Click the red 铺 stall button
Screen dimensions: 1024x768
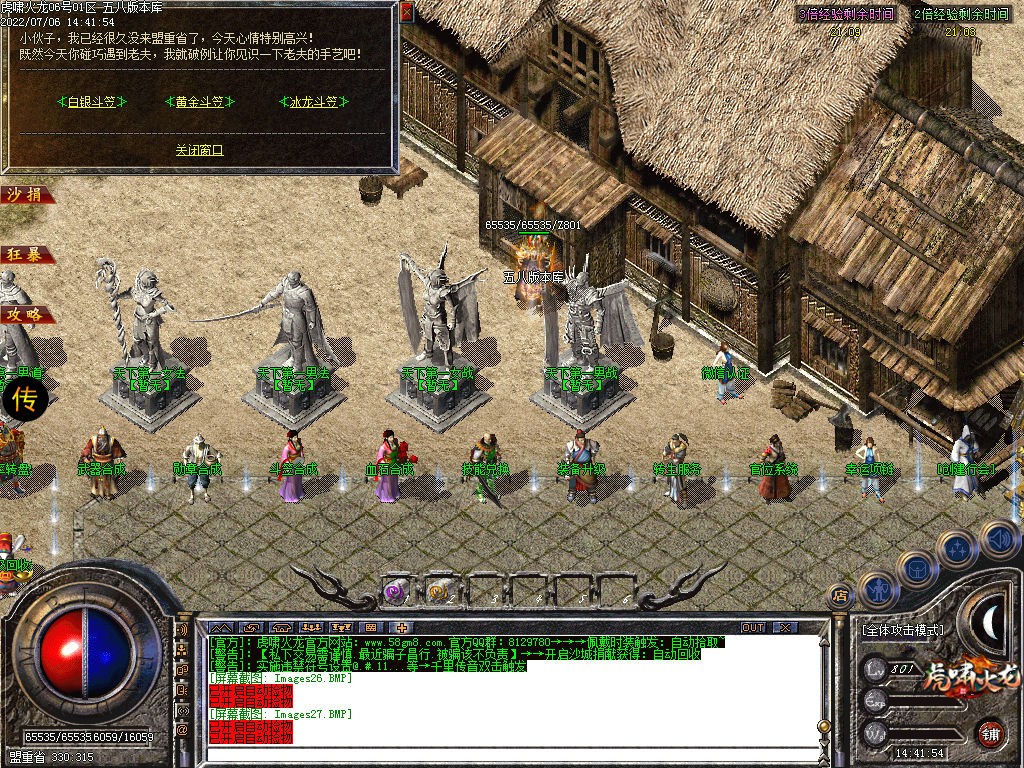[990, 733]
